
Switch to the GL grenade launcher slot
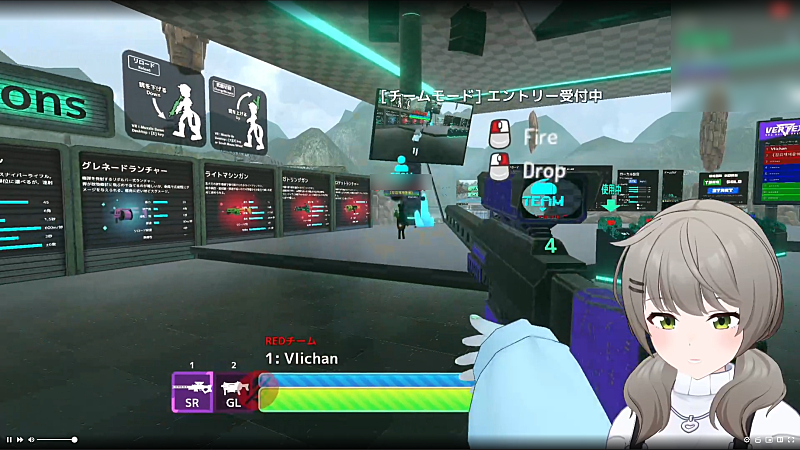(233, 392)
